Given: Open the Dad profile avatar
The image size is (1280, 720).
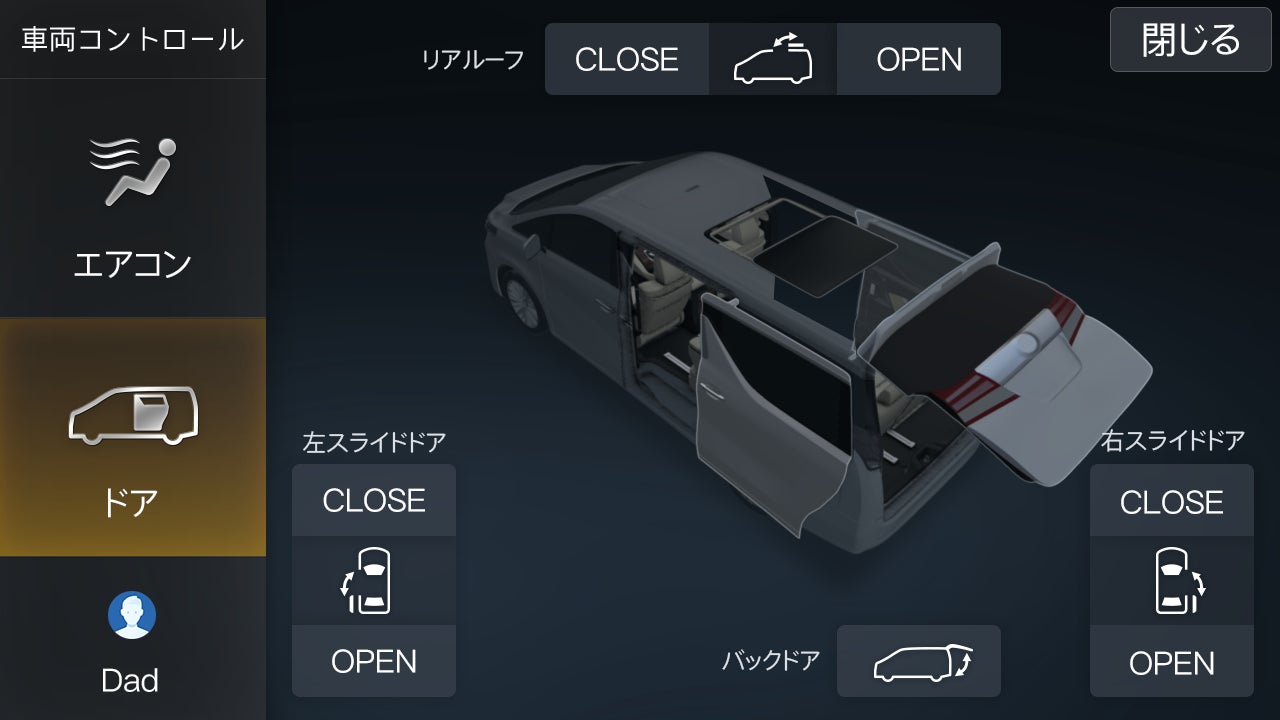Looking at the screenshot, I should click(133, 617).
